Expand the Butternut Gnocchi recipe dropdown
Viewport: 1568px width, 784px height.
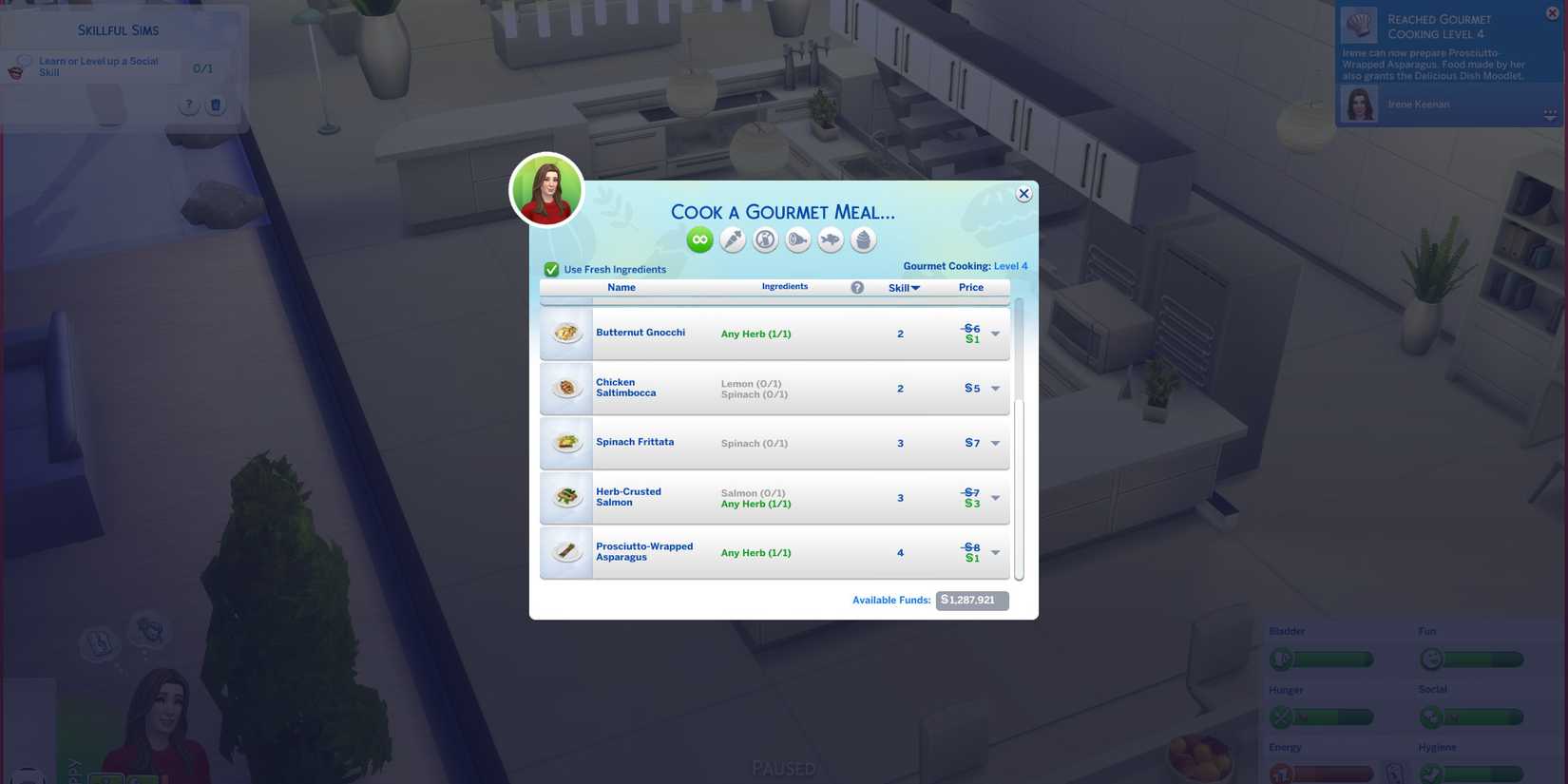[x=995, y=333]
